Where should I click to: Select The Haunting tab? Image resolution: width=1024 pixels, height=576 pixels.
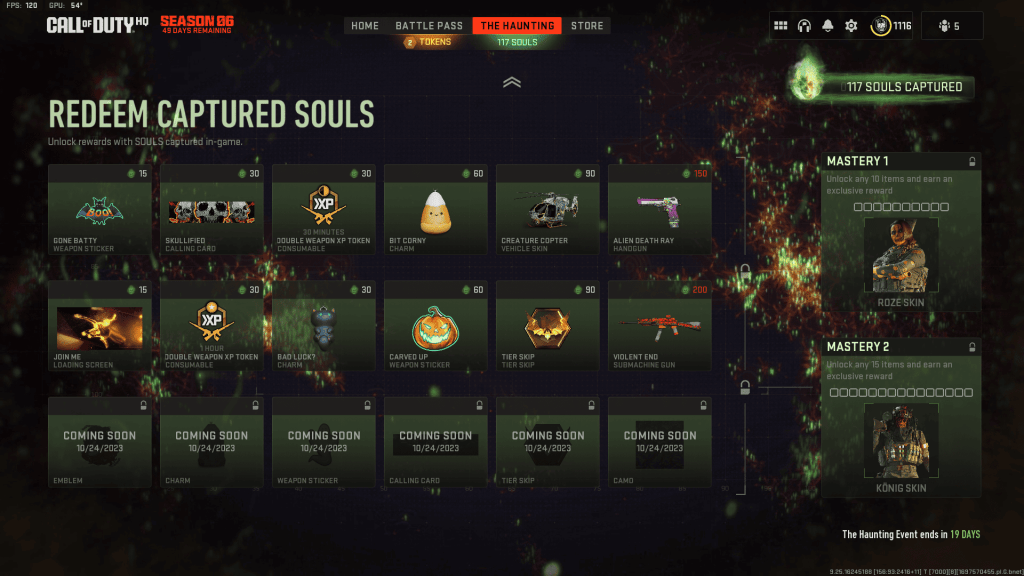coord(517,25)
